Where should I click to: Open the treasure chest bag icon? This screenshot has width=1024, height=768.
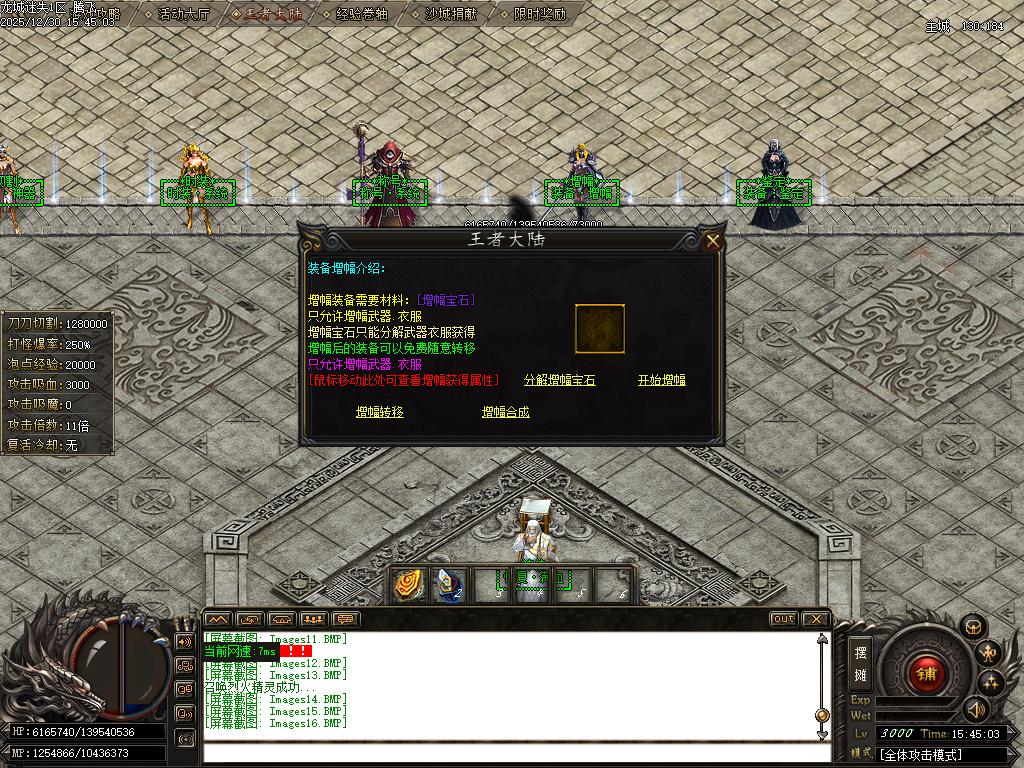pos(973,627)
